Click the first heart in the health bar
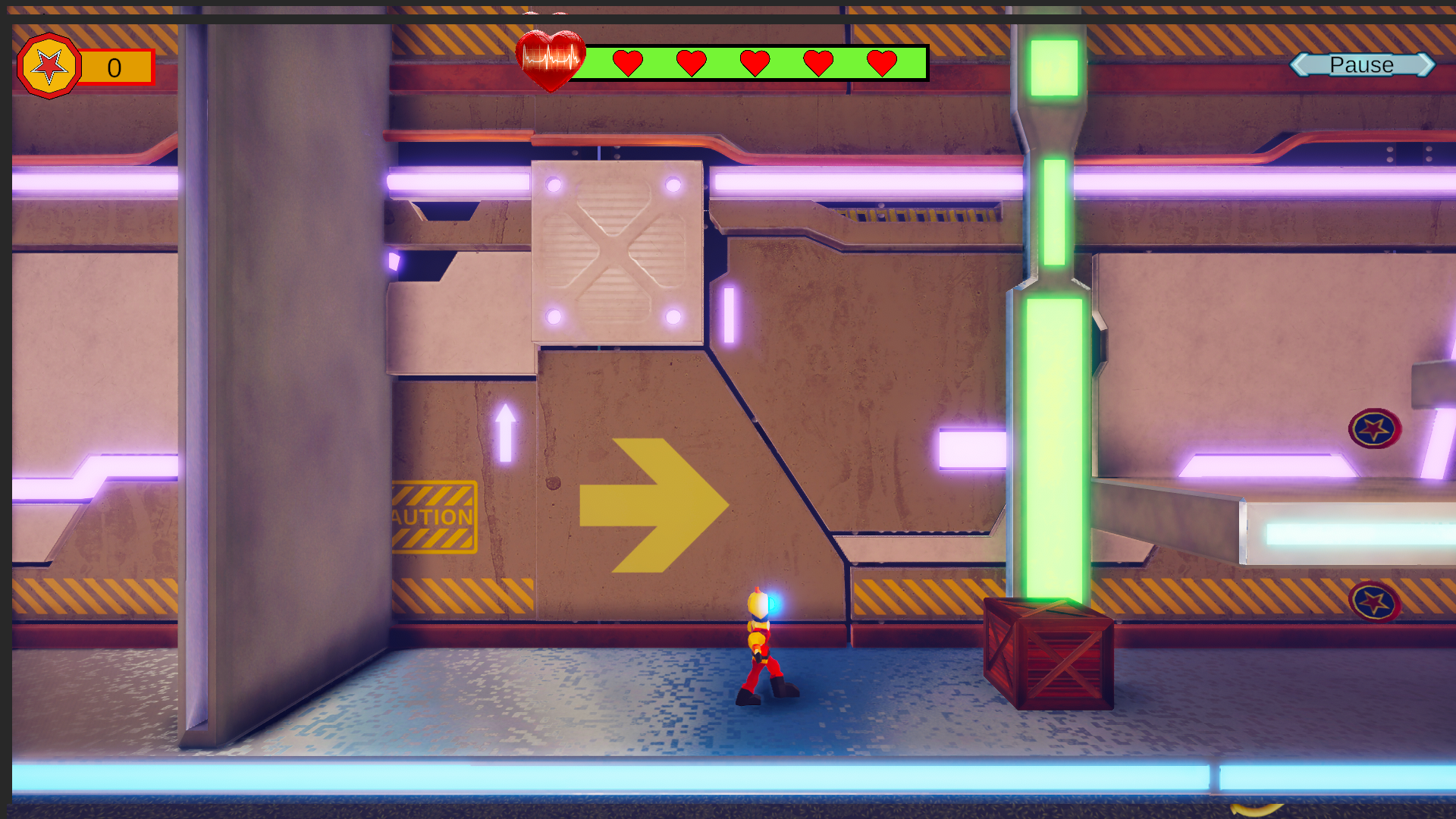 click(628, 64)
